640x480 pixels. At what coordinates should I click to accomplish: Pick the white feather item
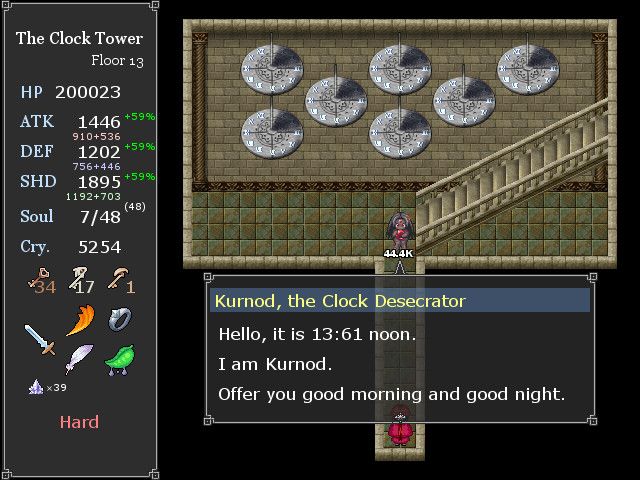point(79,358)
